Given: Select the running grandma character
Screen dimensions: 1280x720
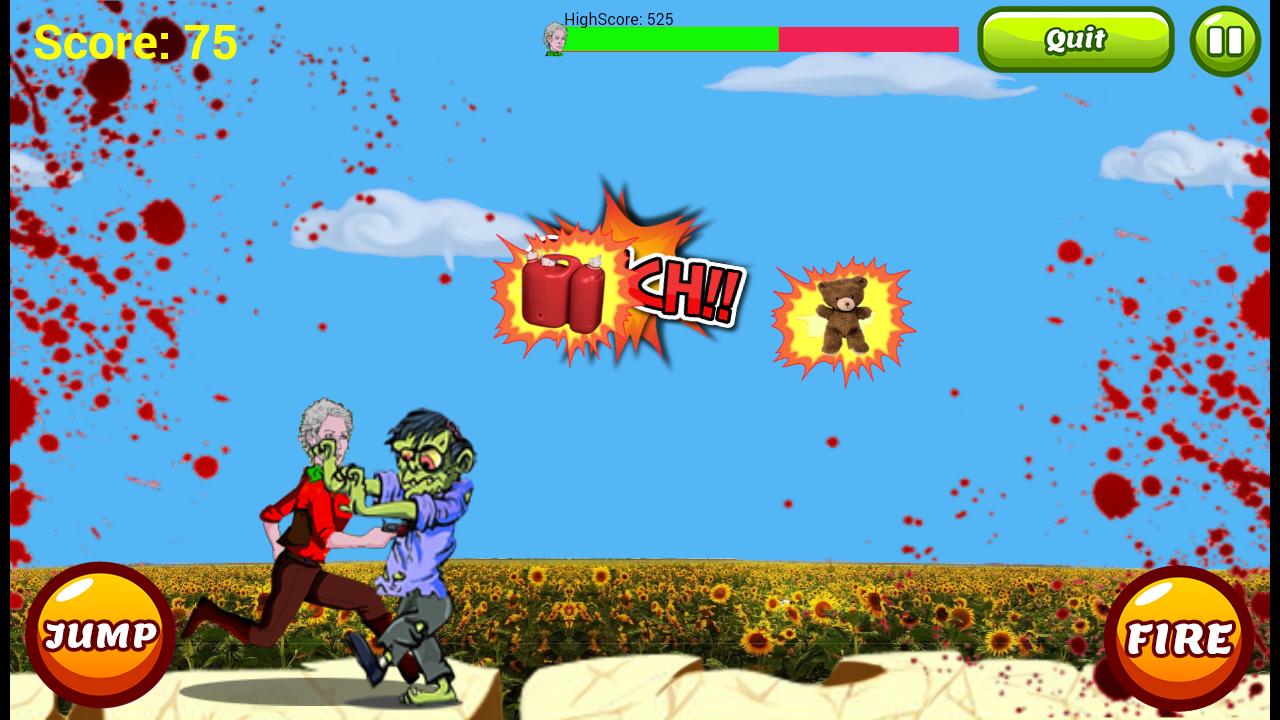Looking at the screenshot, I should tap(310, 510).
